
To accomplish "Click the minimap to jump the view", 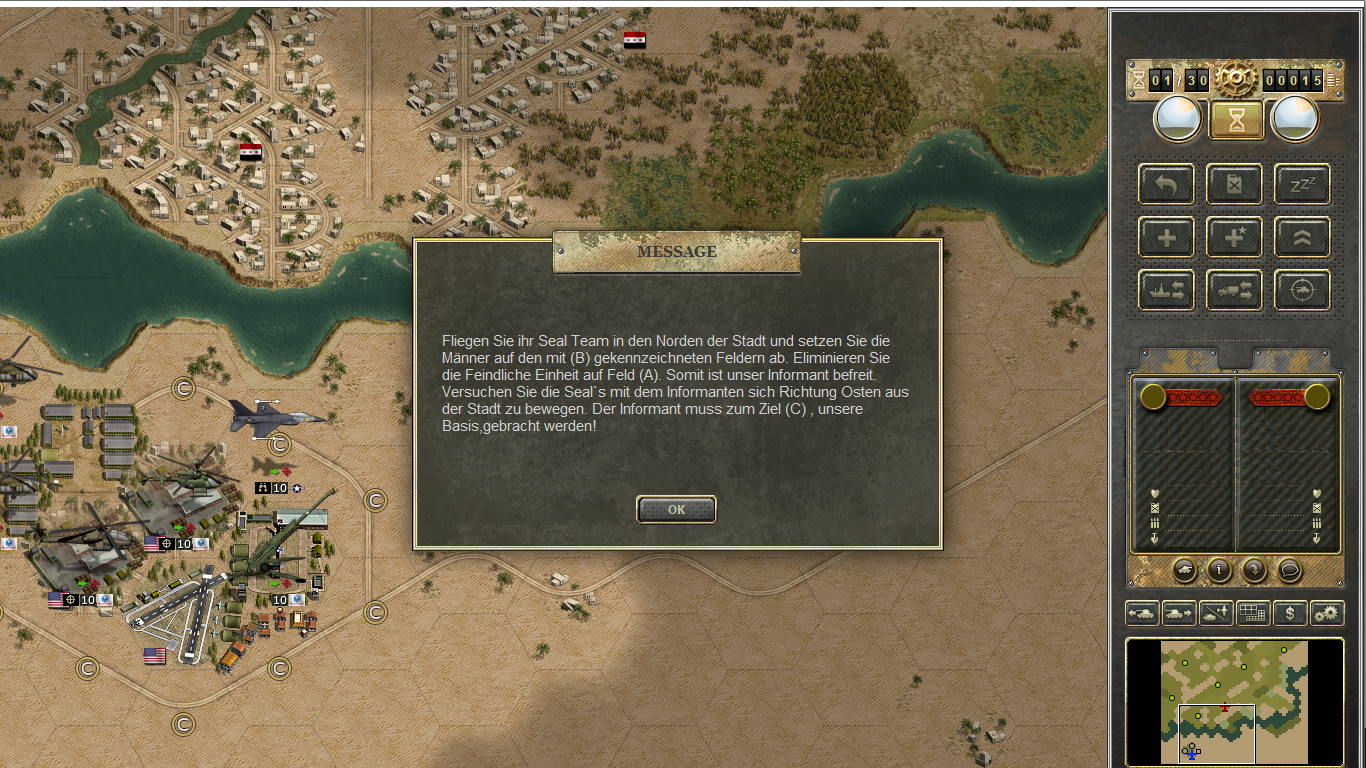I will click(1234, 702).
